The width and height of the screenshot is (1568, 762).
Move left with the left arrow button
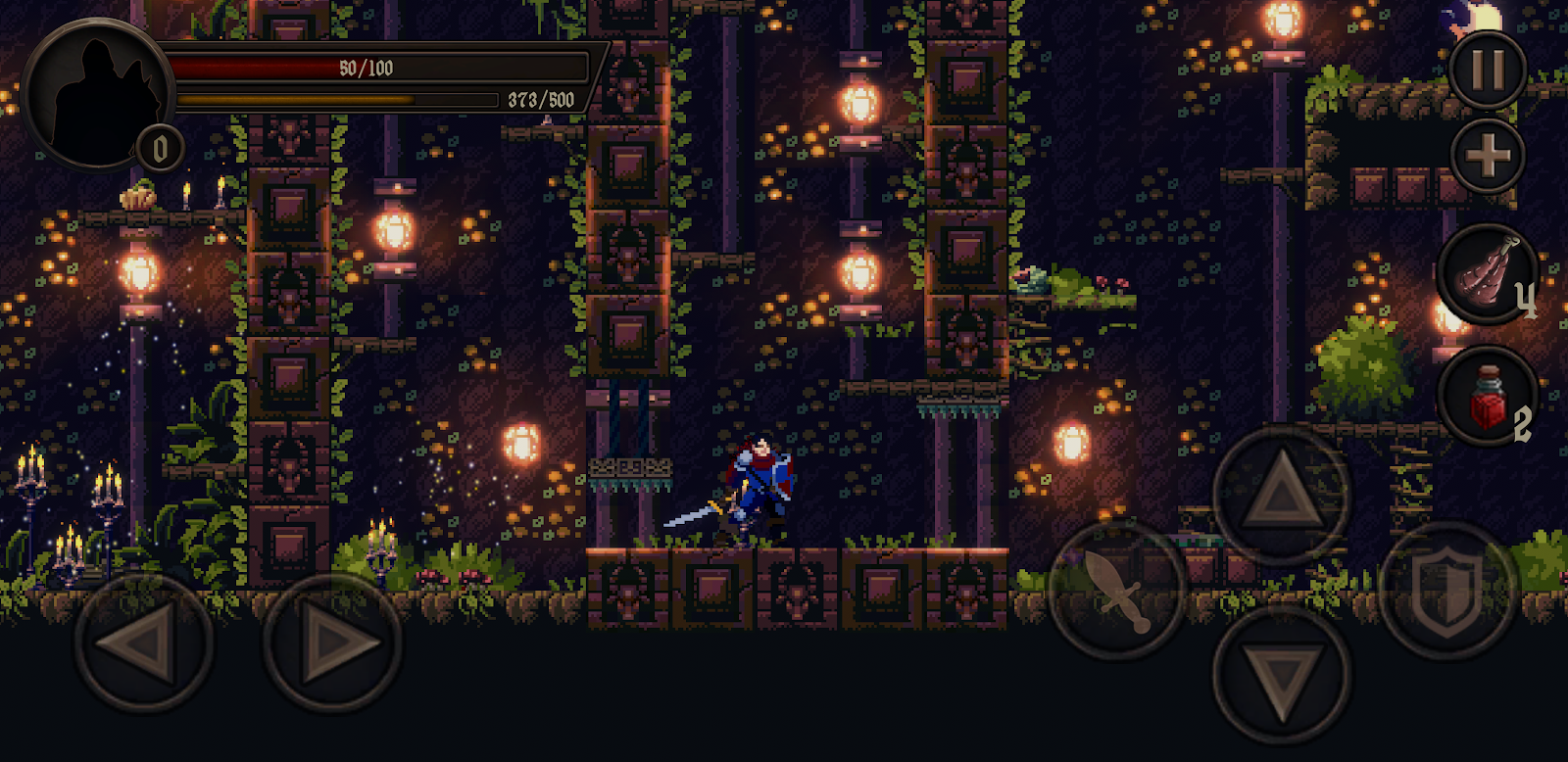click(144, 643)
